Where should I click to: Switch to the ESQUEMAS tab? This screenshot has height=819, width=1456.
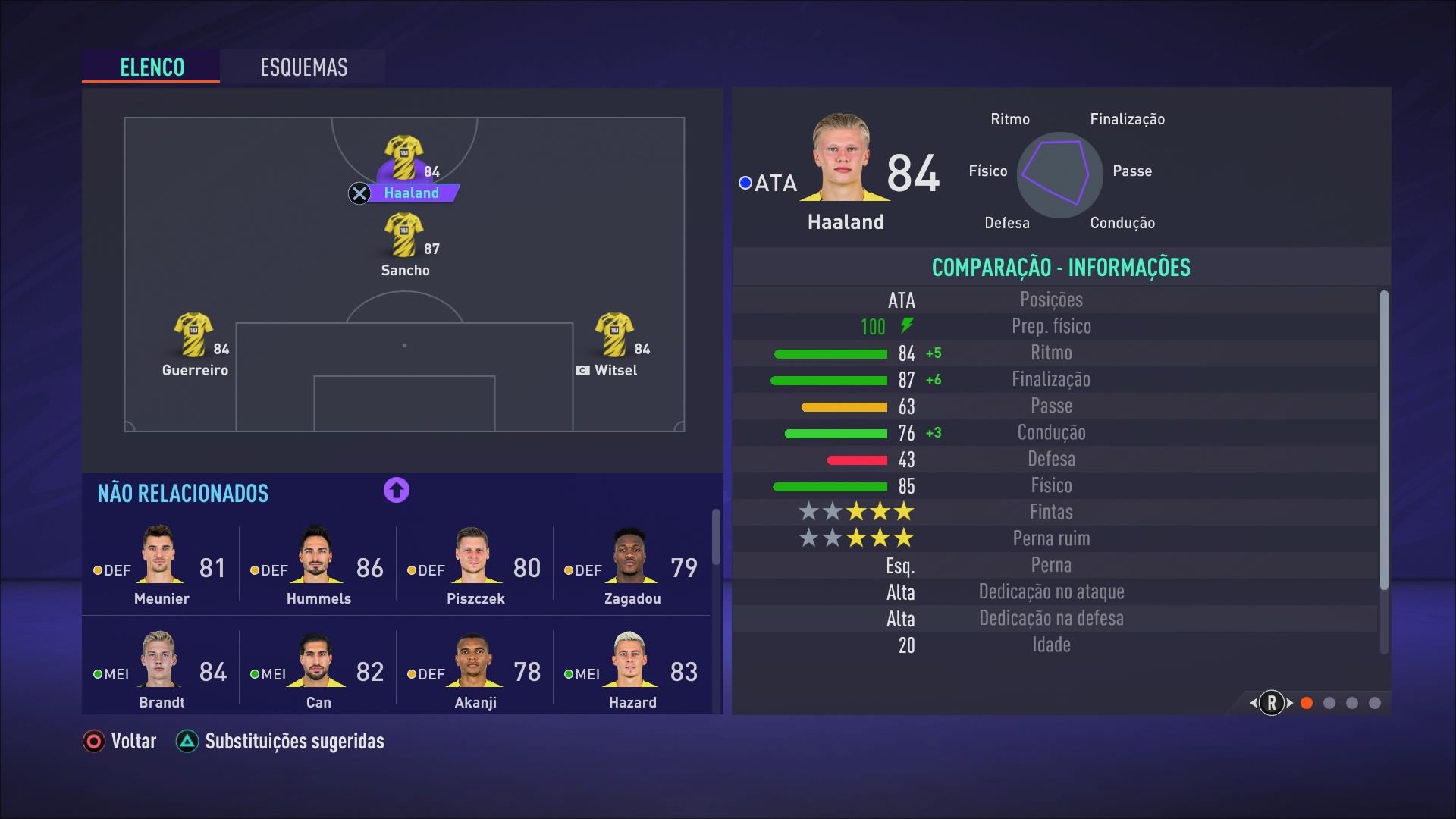pyautogui.click(x=303, y=67)
